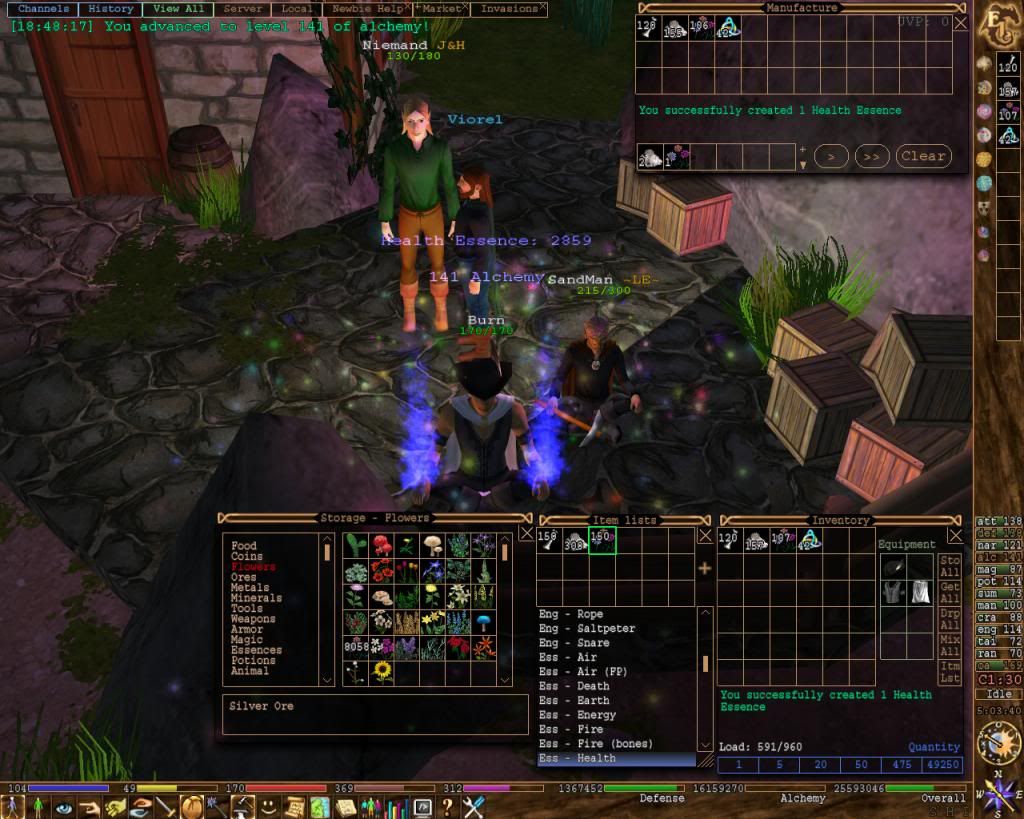
Task: Clear the Manufacture mix slots
Action: pos(922,156)
